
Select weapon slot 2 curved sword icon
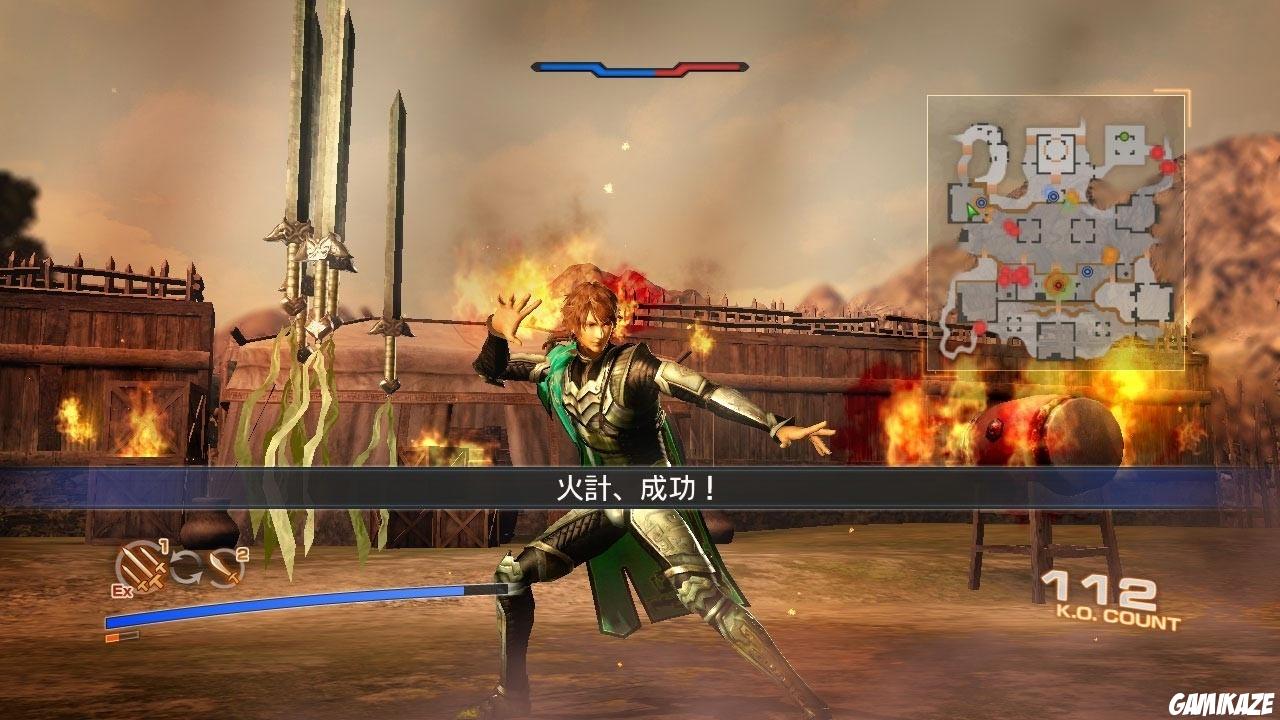pos(225,567)
